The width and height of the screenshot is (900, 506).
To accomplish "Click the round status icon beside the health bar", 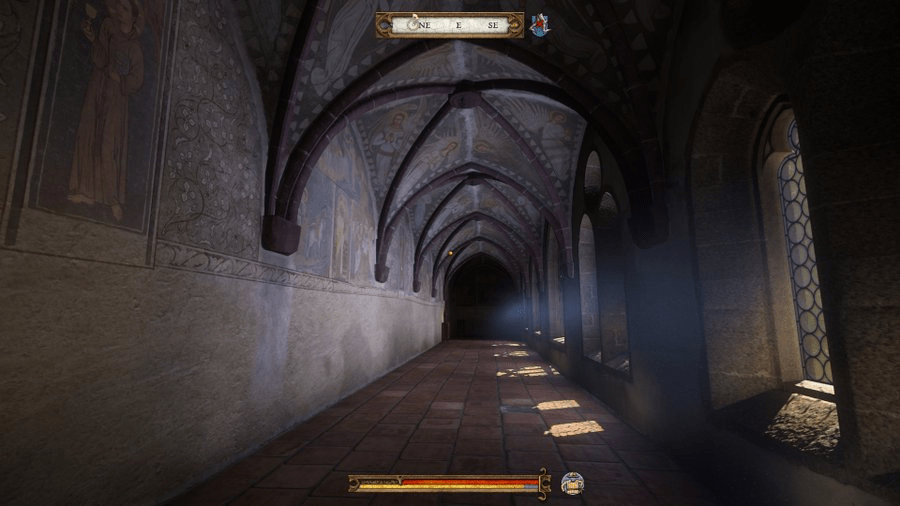I will tap(572, 484).
